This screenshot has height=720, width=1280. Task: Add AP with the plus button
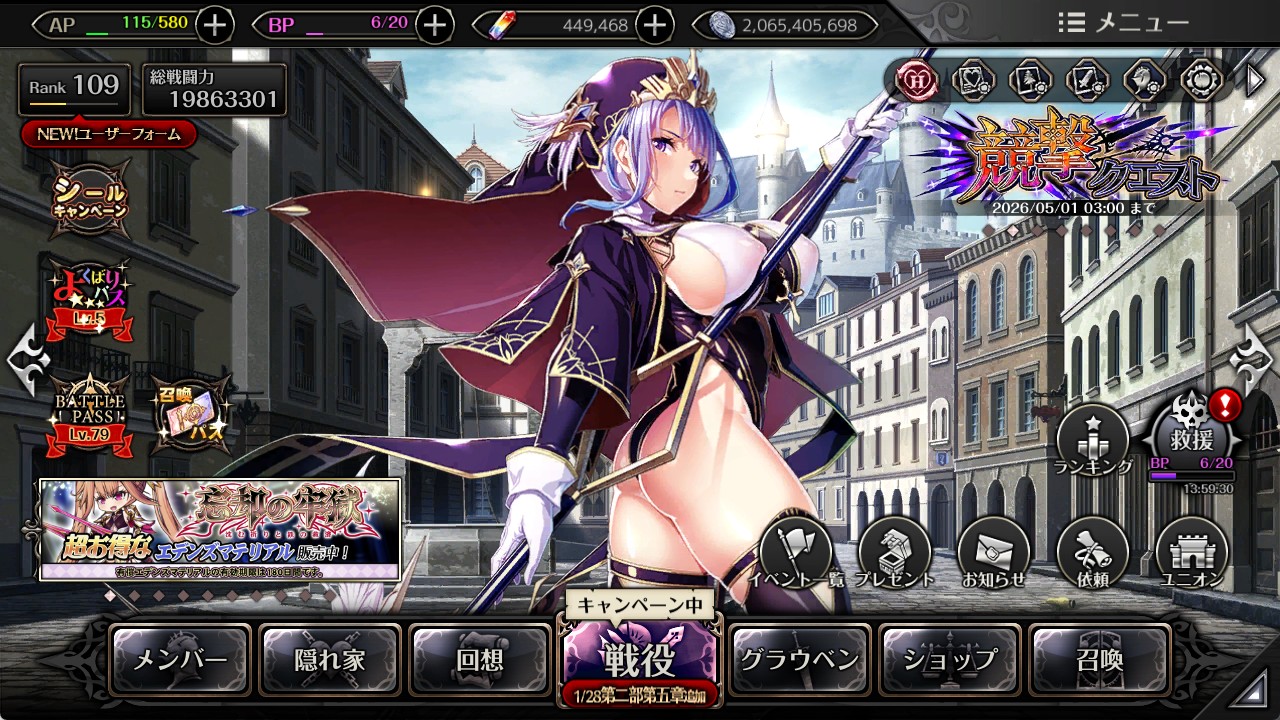tap(215, 25)
